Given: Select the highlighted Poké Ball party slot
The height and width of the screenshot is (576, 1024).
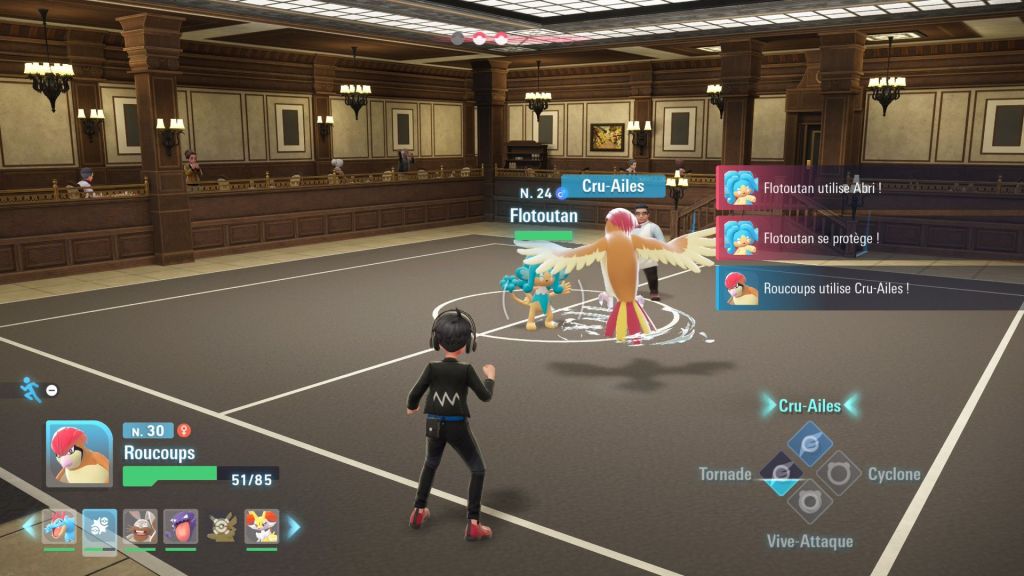Looking at the screenshot, I should [100, 526].
